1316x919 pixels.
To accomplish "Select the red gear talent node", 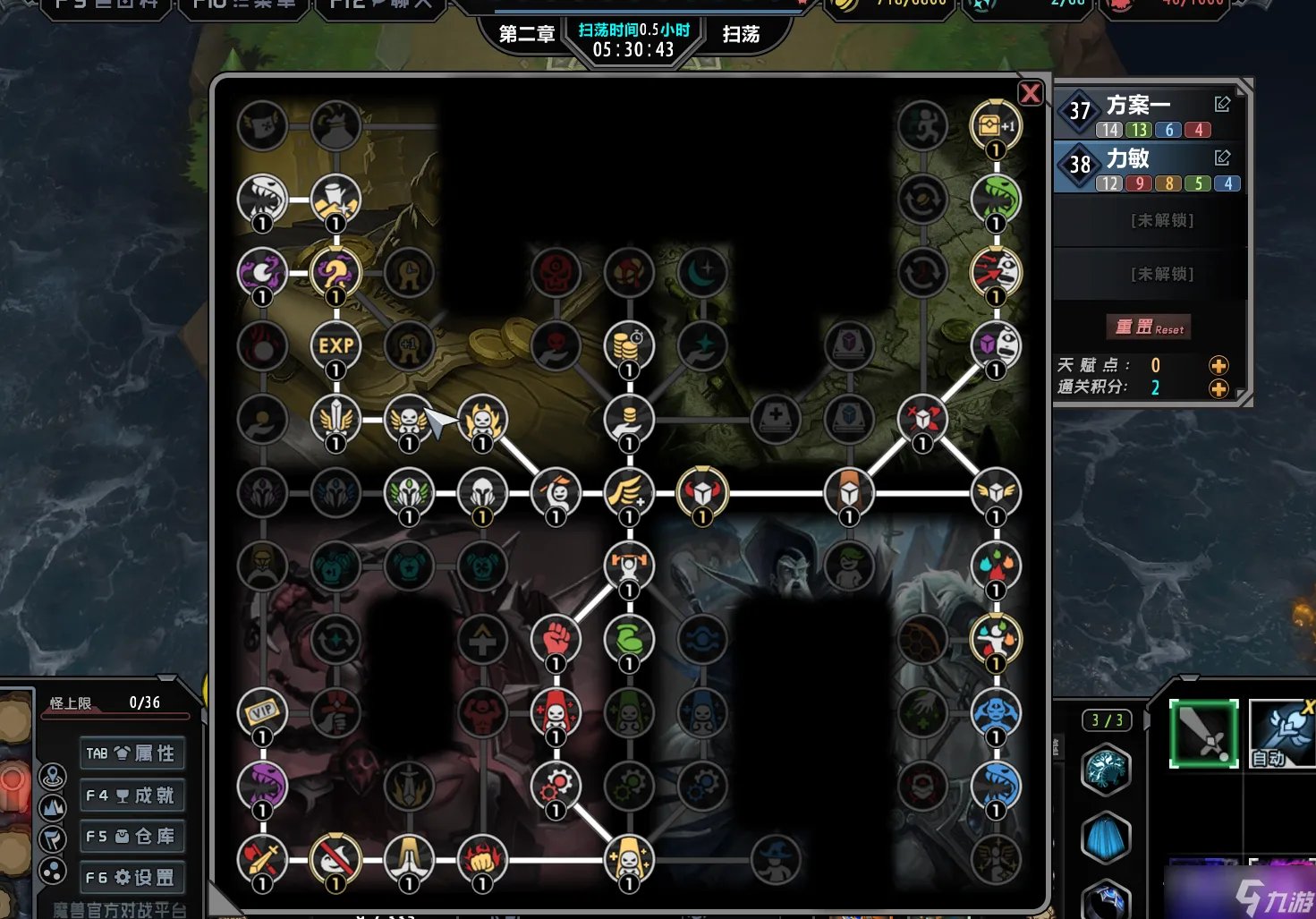I will (x=556, y=786).
